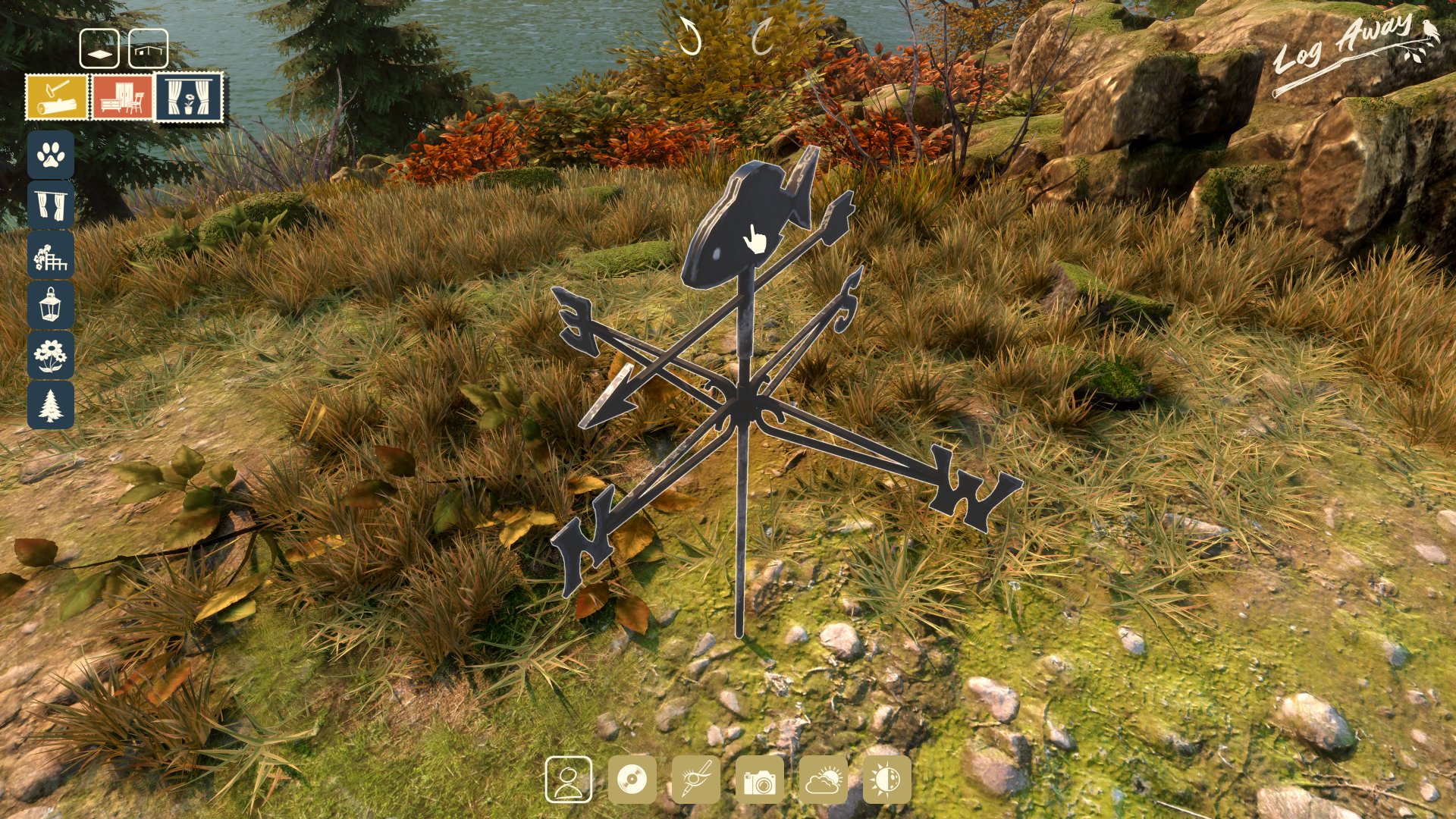Viewport: 1456px width, 819px height.
Task: Switch to the red furniture category
Action: 122,97
